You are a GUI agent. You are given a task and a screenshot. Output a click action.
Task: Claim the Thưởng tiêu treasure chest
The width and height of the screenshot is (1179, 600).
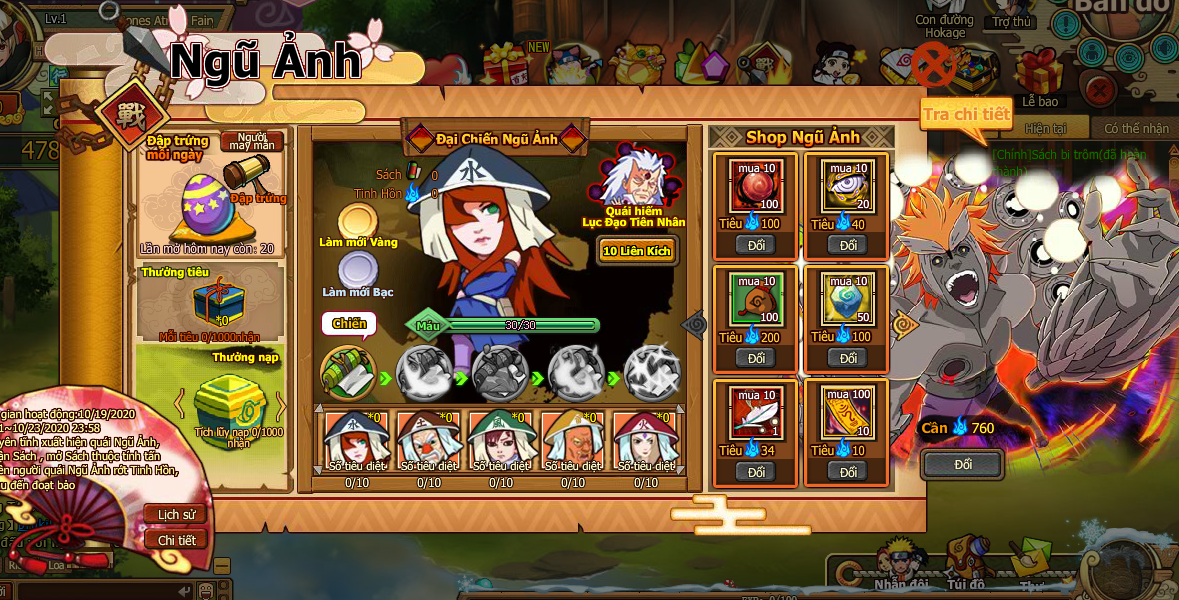218,301
